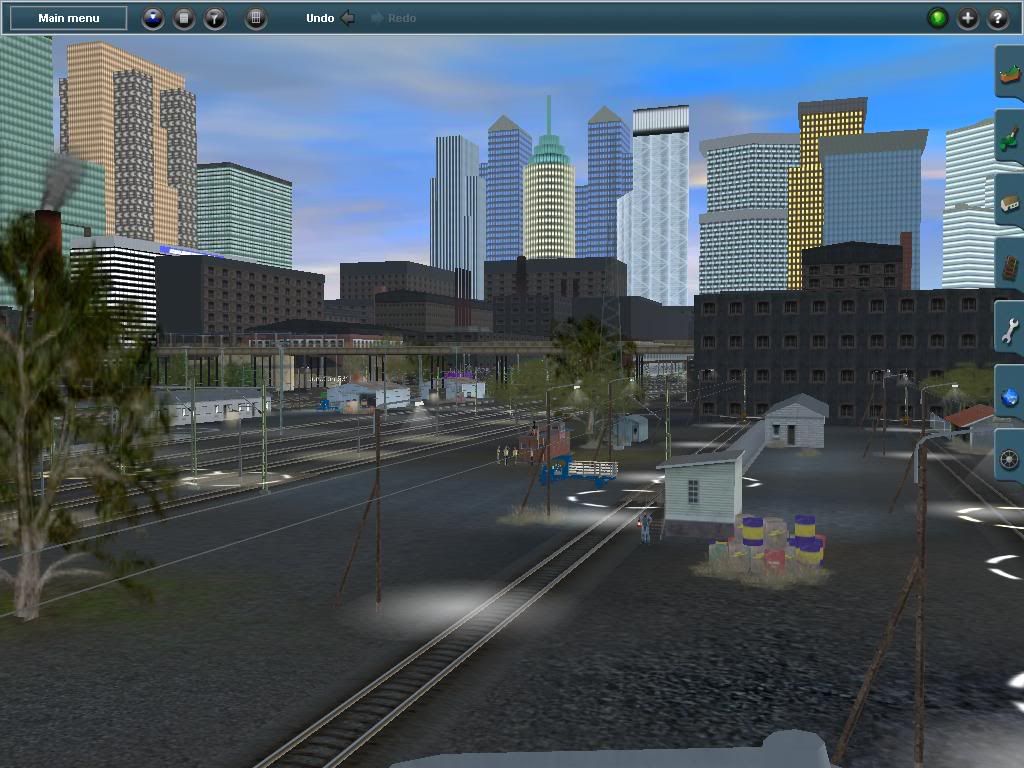Viewport: 1024px width, 768px height.
Task: Select the wrench tools tab
Action: 1009,330
